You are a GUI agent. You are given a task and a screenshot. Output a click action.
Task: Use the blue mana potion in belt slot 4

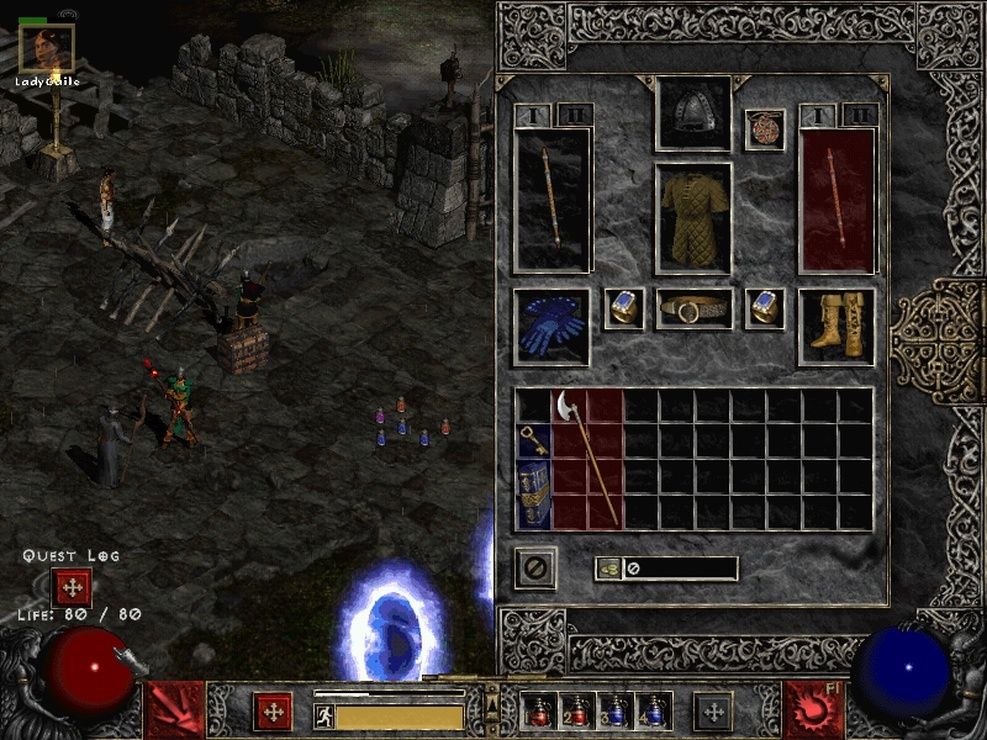[x=655, y=711]
